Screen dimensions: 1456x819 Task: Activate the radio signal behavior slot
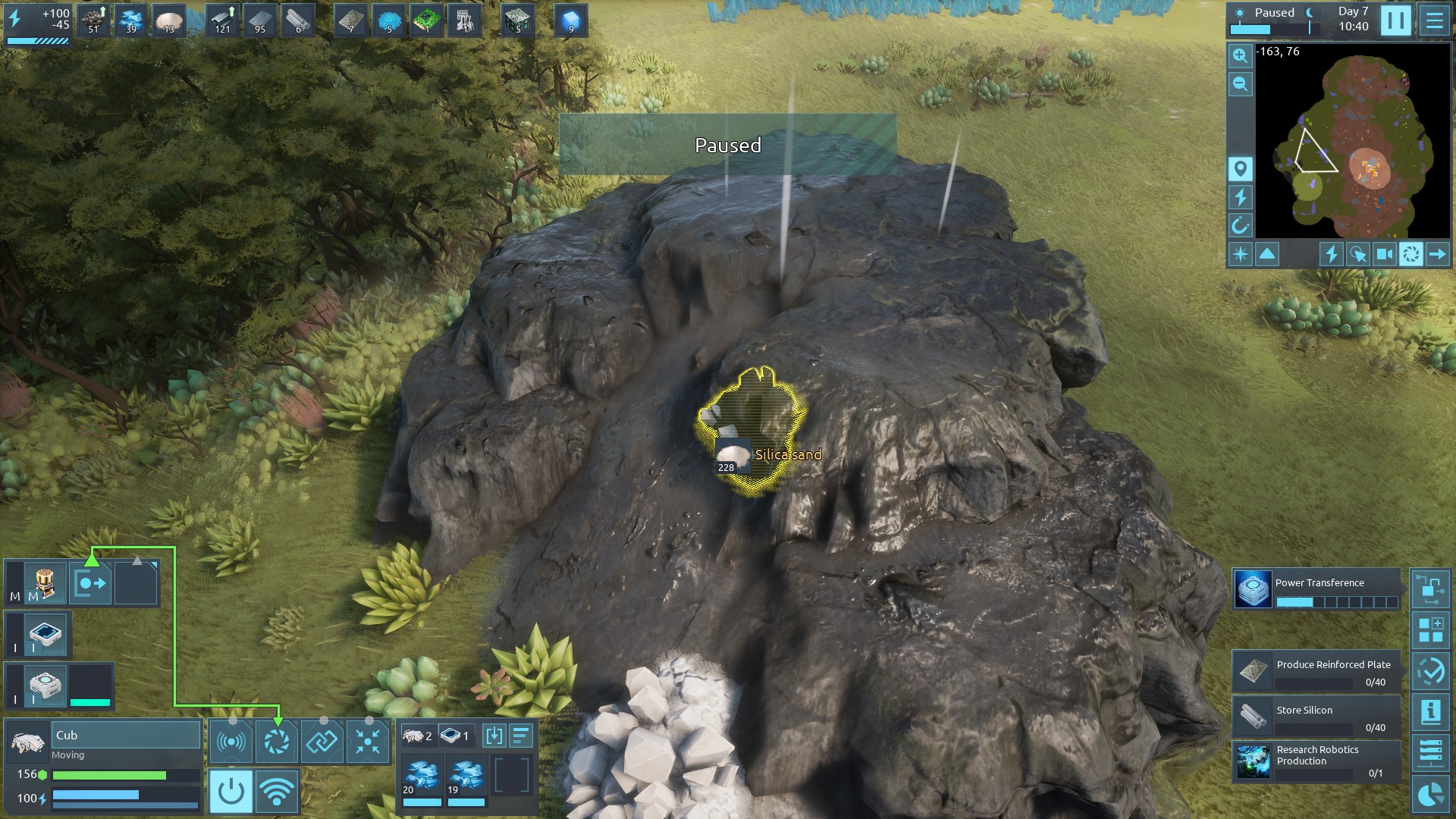[231, 741]
